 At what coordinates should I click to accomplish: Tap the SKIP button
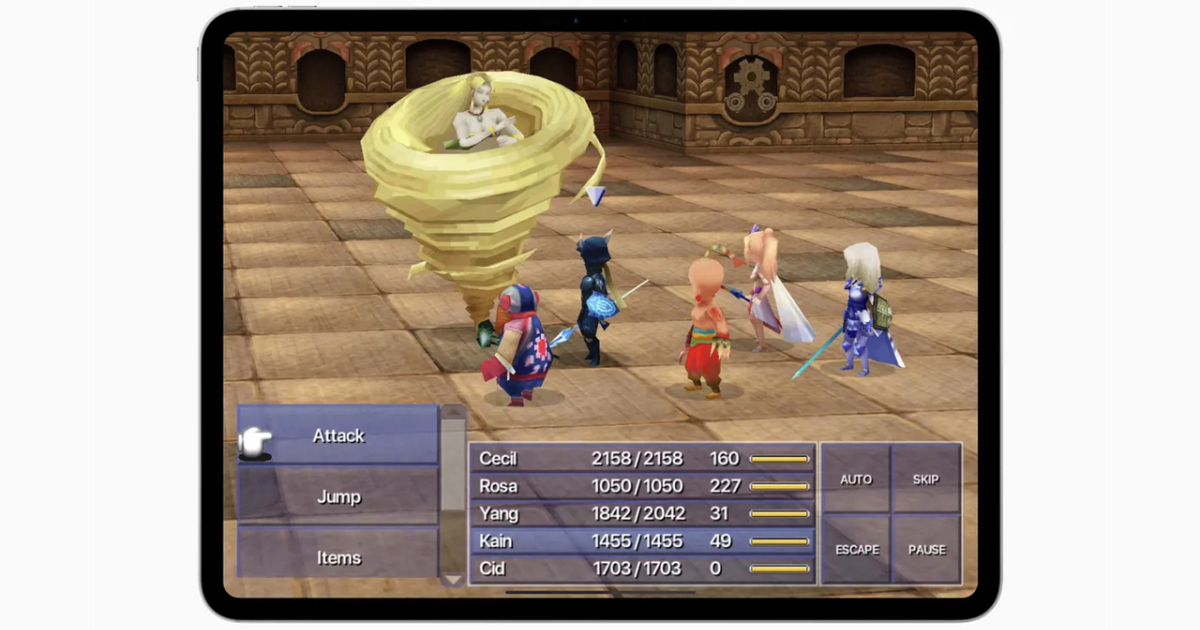coord(926,479)
